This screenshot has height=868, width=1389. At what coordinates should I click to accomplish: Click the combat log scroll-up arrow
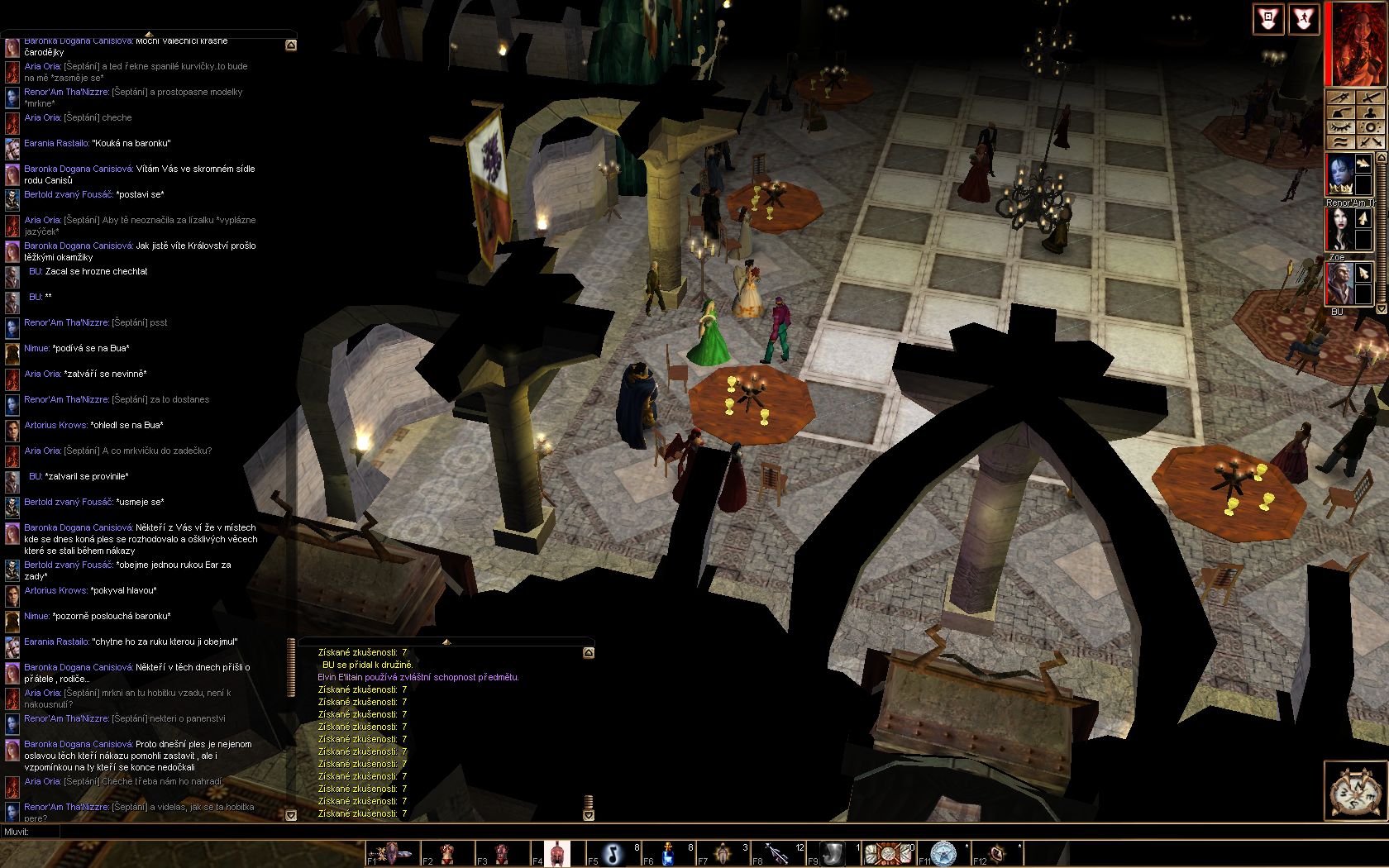[589, 653]
